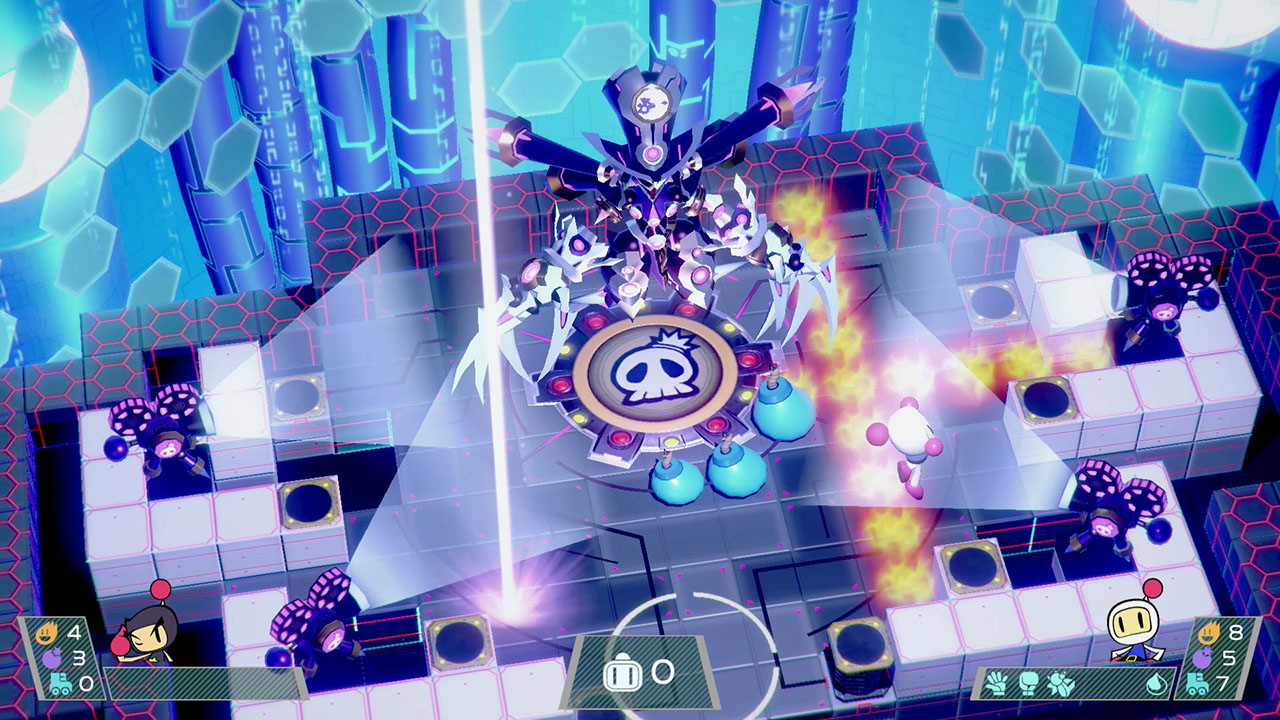Screen dimensions: 1280x720
Task: Click the fire power icon showing 8
Action: click(1208, 632)
